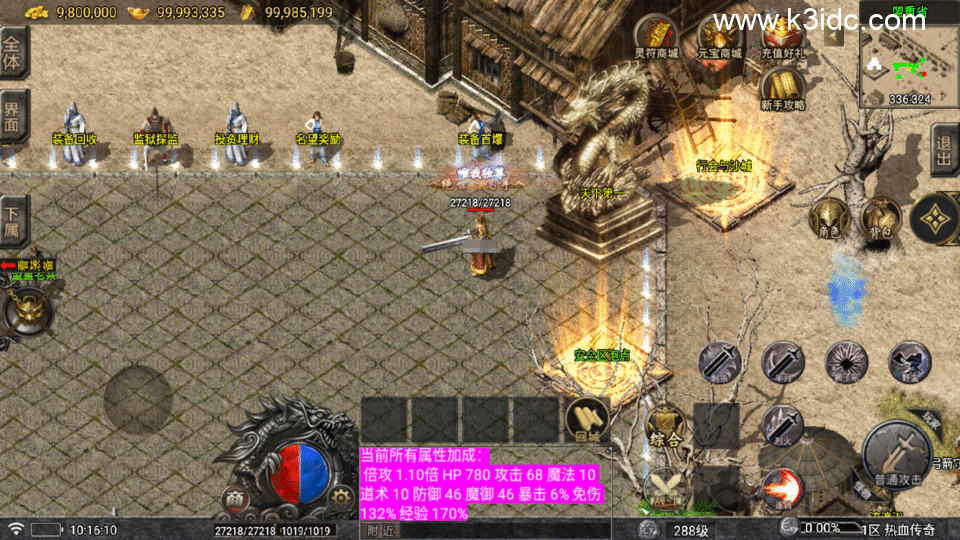Open the 元宝商城 shop
960x540 pixels.
tap(719, 36)
